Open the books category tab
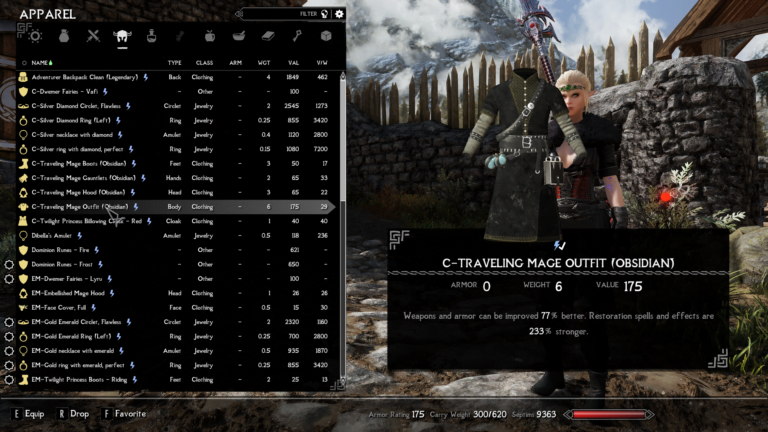 click(x=268, y=36)
